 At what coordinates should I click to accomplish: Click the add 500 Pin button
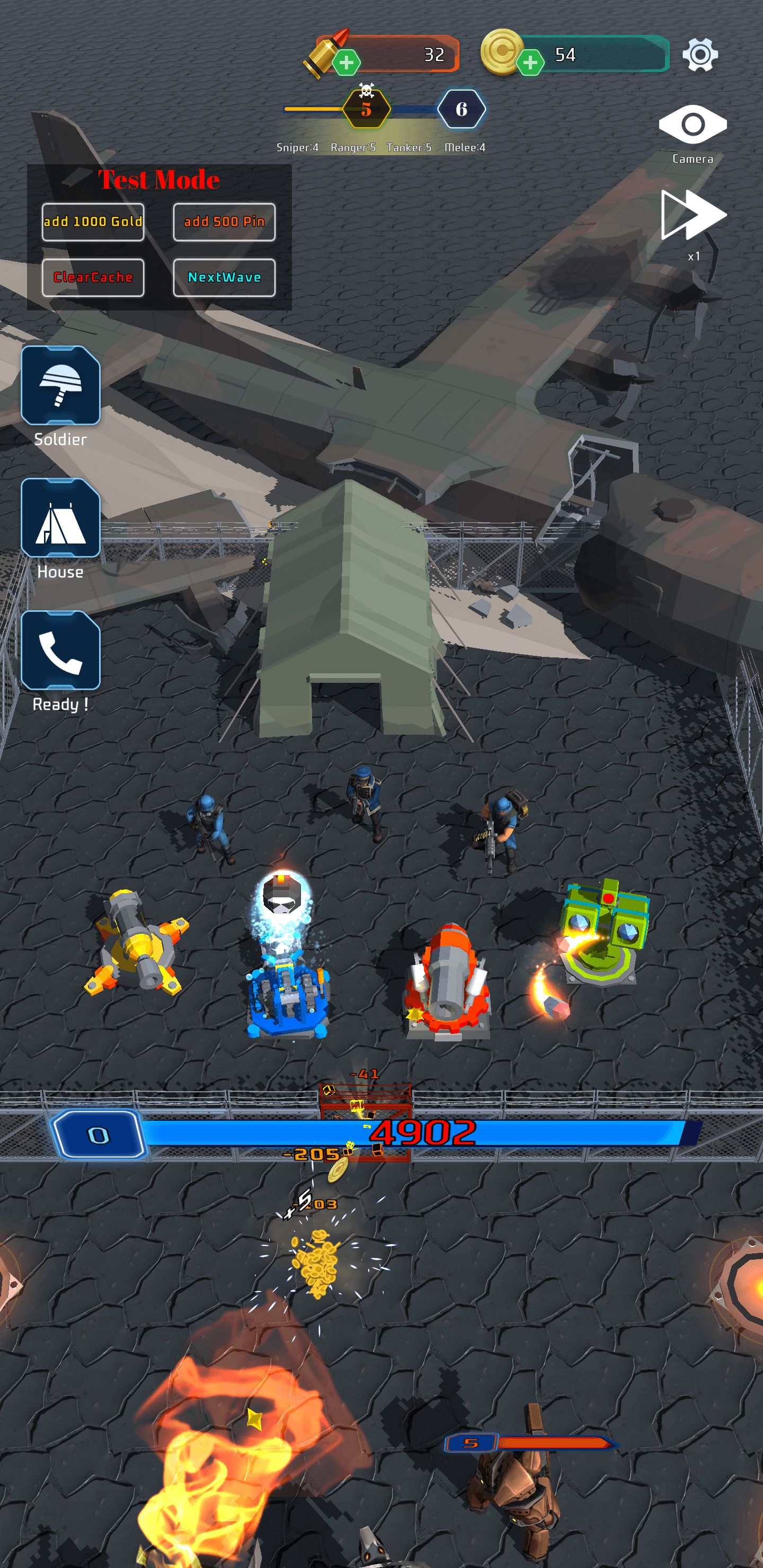[x=224, y=221]
